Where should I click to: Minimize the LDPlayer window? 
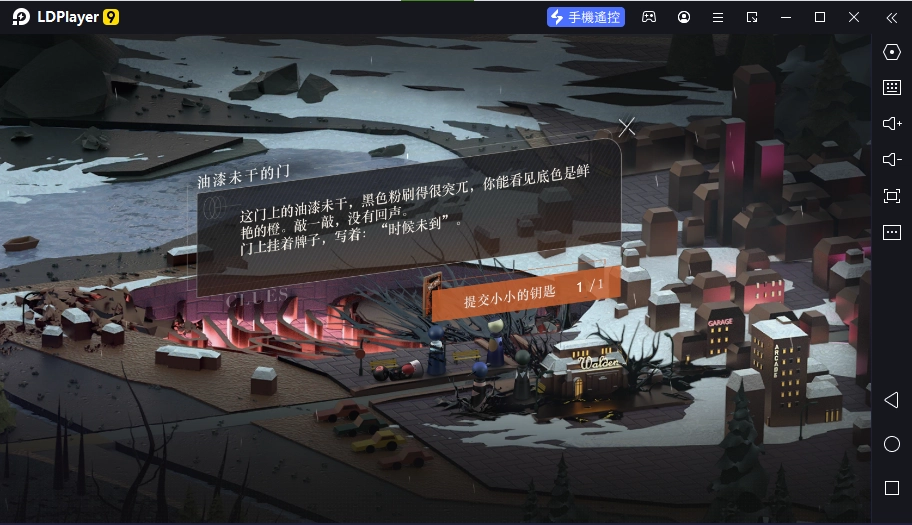(786, 17)
